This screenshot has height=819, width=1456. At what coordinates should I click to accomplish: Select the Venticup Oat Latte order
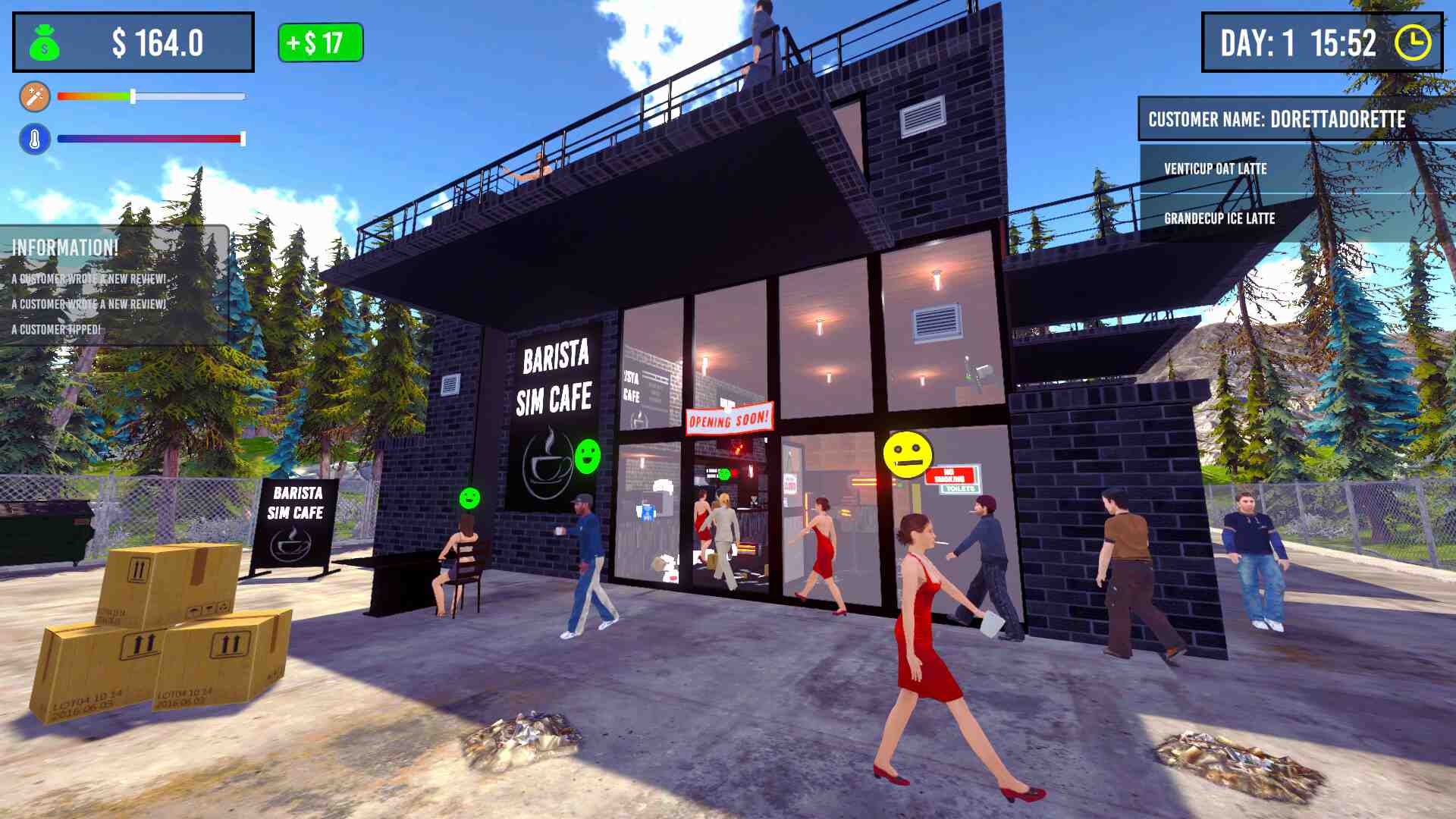click(1215, 168)
